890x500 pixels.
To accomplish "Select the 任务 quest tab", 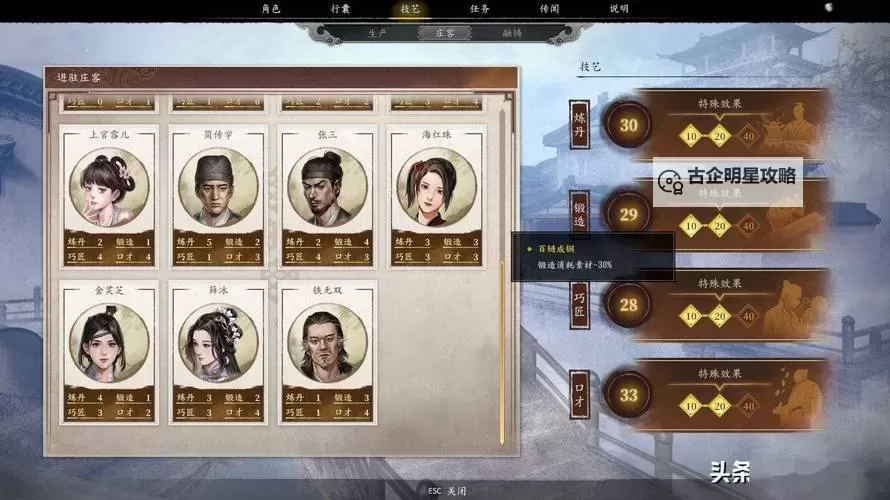I will coord(479,9).
